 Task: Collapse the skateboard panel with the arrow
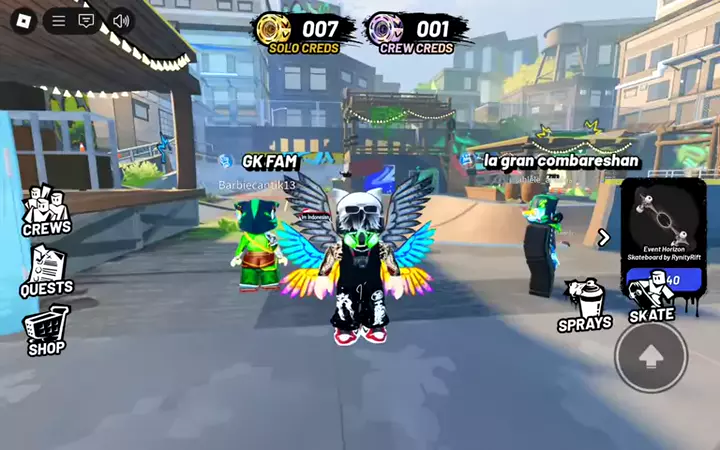tap(604, 237)
